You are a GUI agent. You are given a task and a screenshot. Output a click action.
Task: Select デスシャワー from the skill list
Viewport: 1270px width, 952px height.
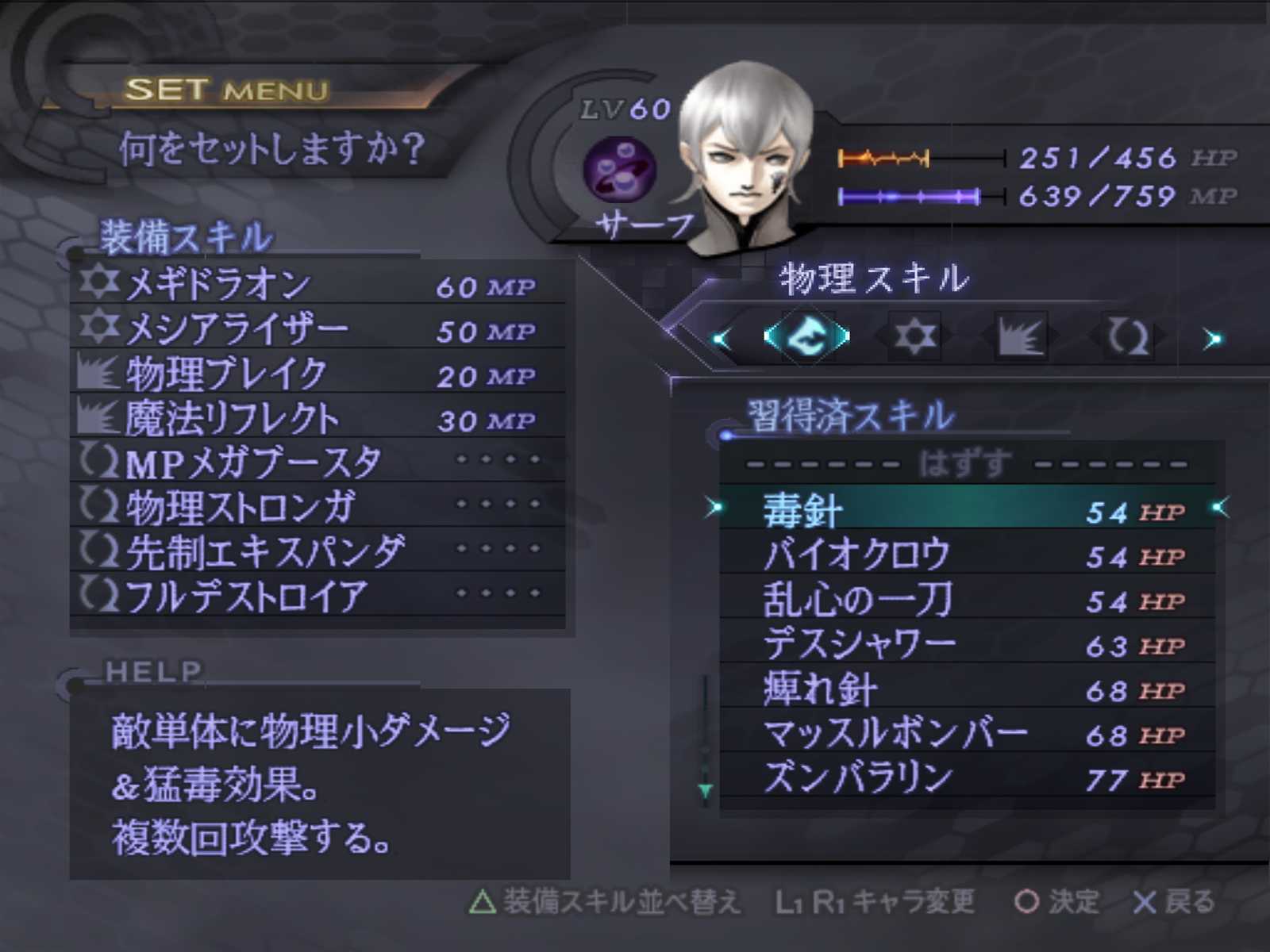[966, 644]
